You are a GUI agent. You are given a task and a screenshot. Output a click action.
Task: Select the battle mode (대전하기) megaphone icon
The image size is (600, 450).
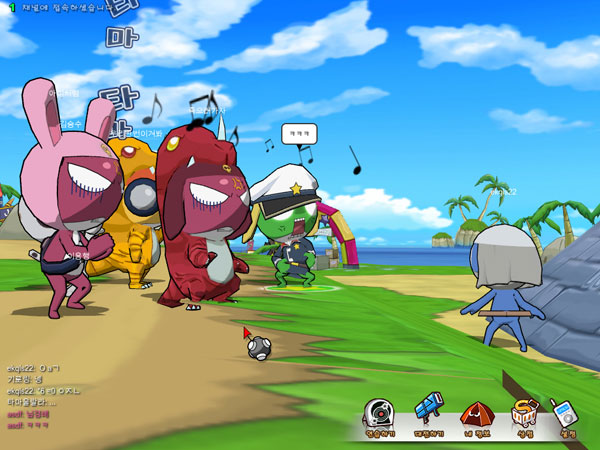pyautogui.click(x=427, y=413)
